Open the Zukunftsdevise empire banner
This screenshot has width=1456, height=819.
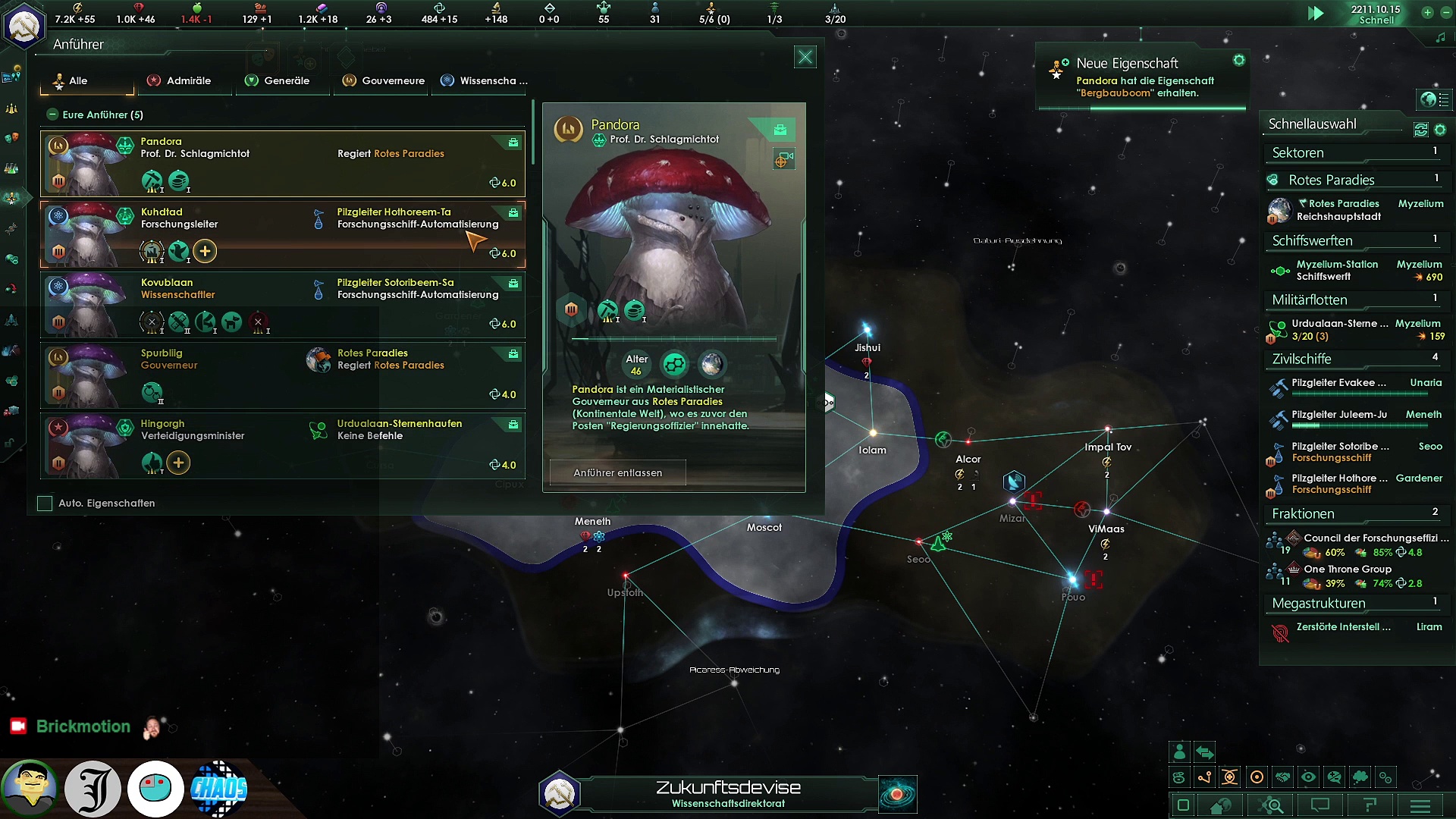(727, 794)
